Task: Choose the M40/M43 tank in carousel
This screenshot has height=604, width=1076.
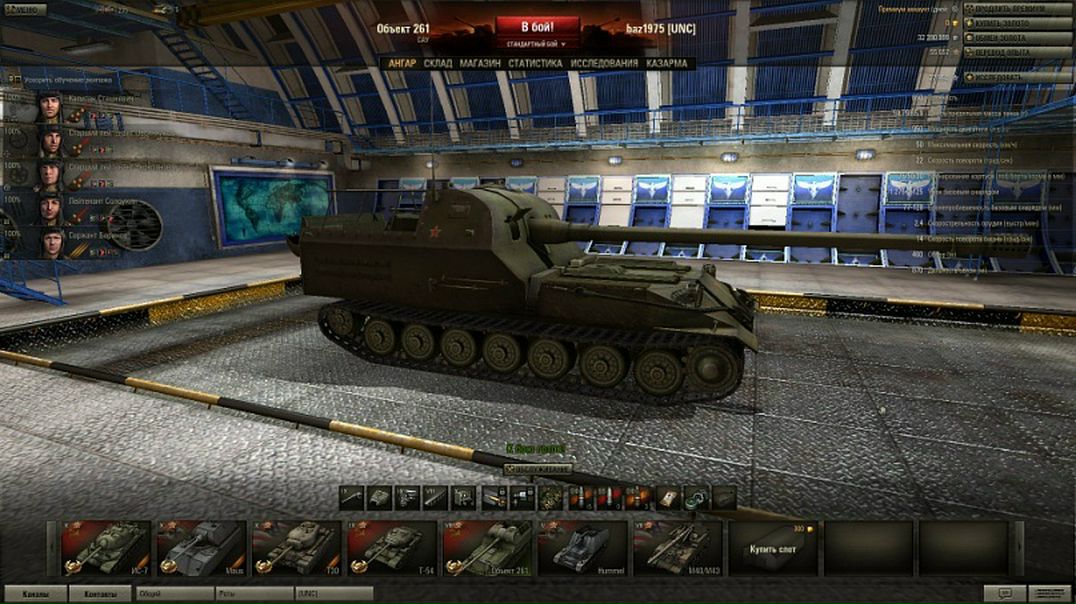Action: [x=676, y=547]
